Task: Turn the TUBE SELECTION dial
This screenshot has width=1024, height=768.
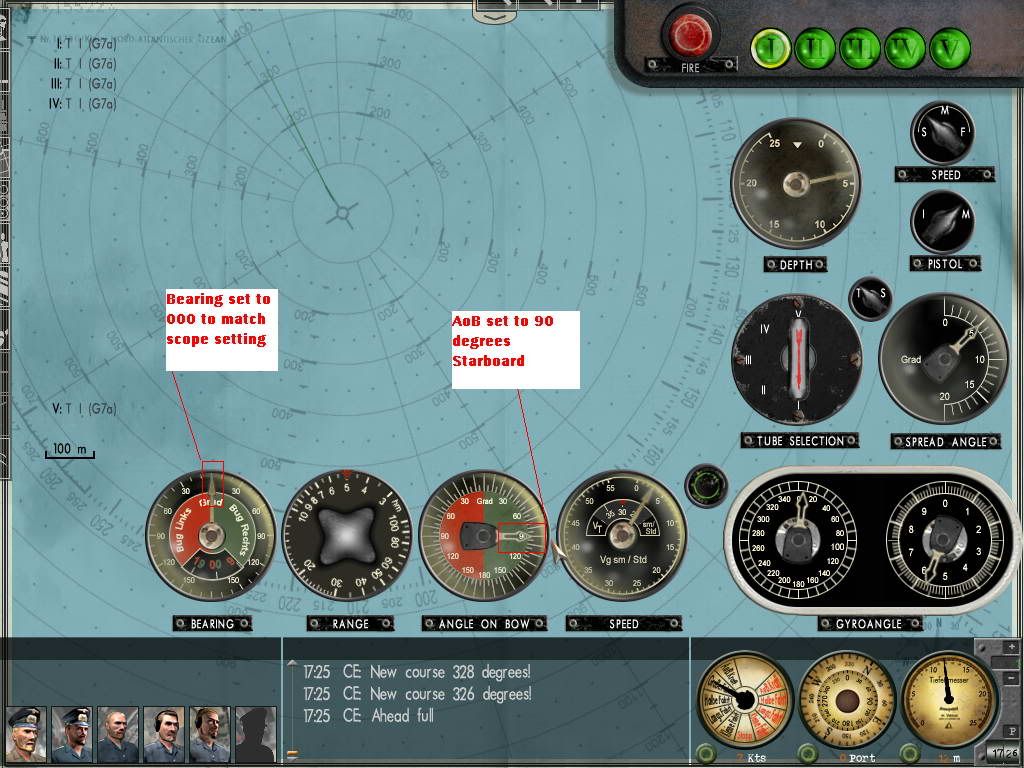Action: (797, 359)
